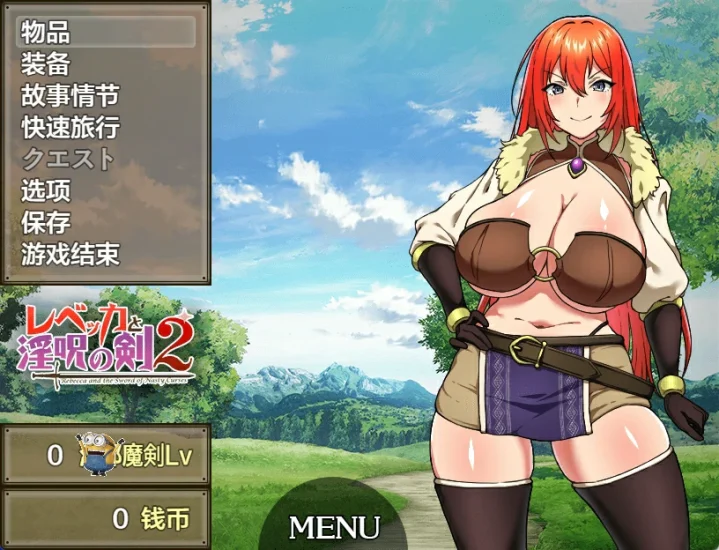Open the 选项 options menu

tap(105, 190)
